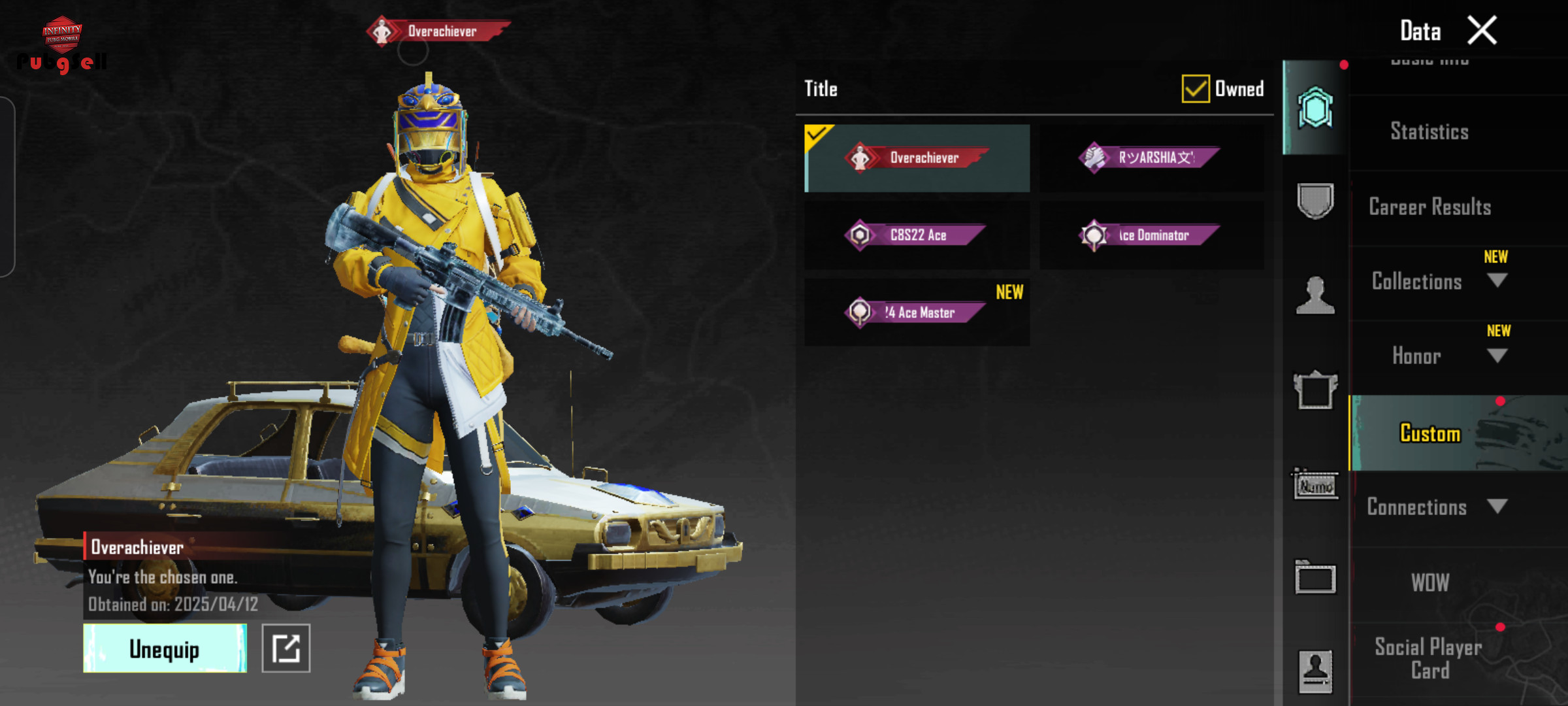Open Career Results
This screenshot has width=1568, height=706.
[1429, 207]
